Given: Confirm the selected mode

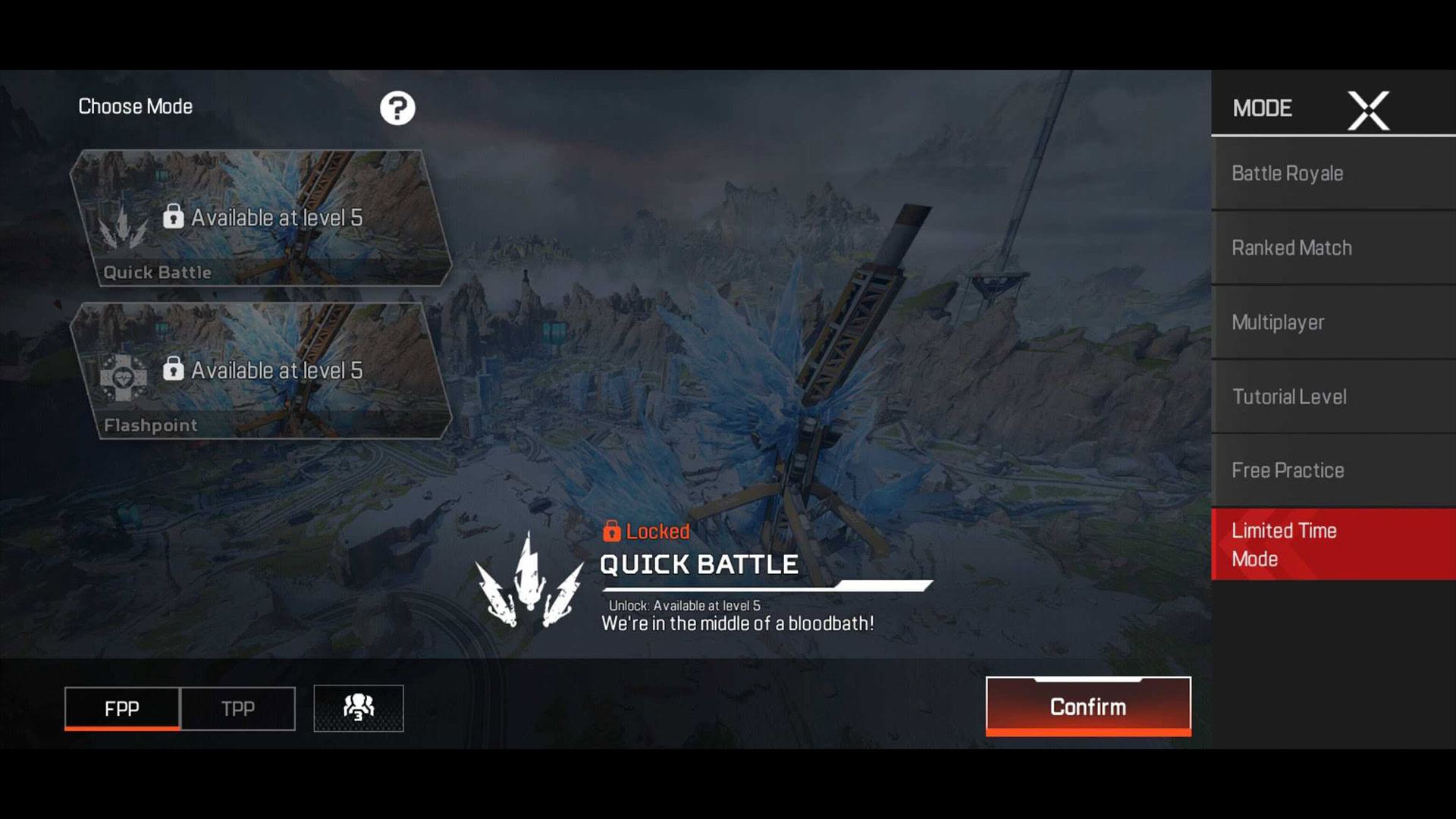Looking at the screenshot, I should coord(1088,707).
